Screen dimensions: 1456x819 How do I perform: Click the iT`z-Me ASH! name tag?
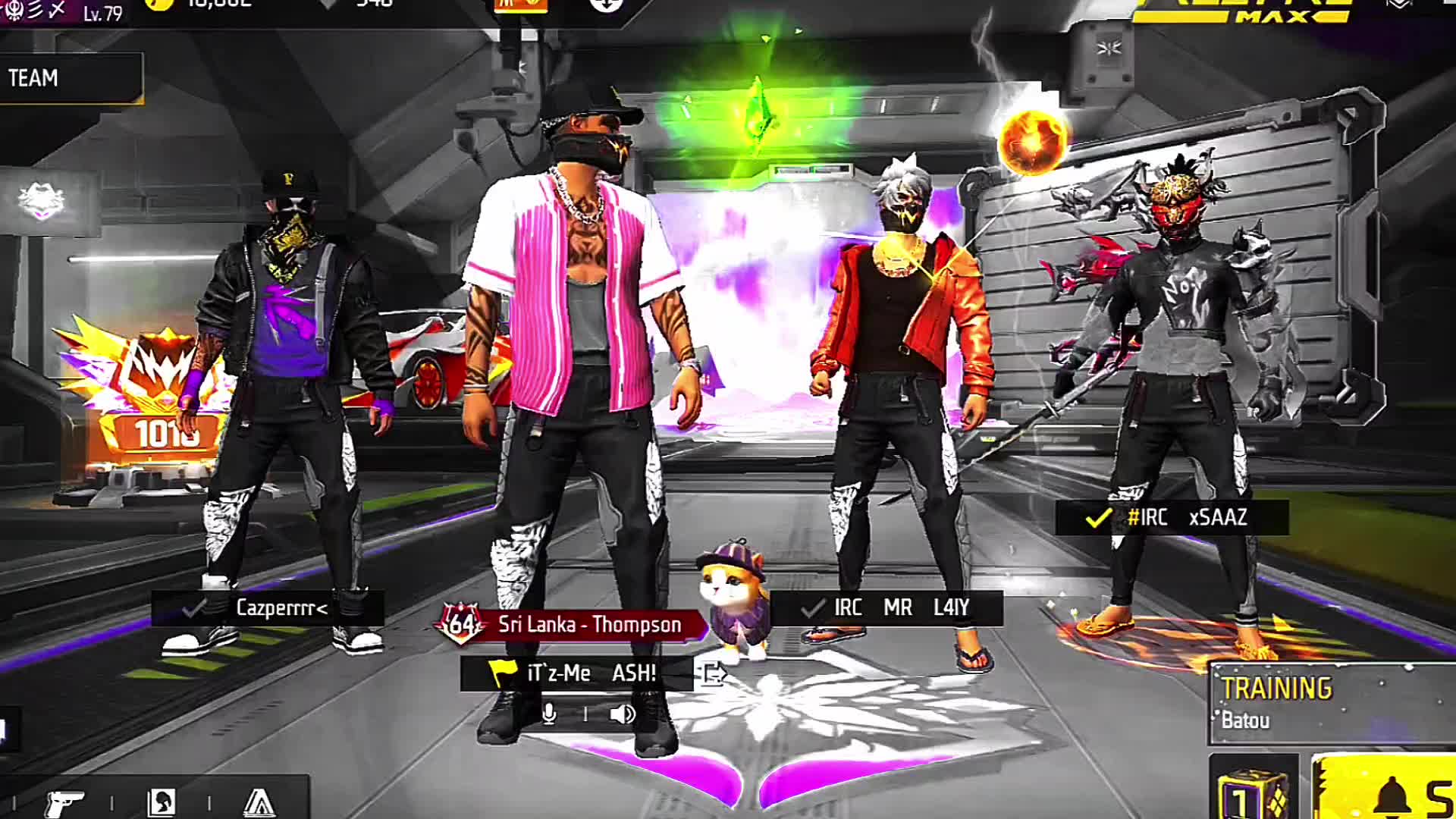[576, 673]
